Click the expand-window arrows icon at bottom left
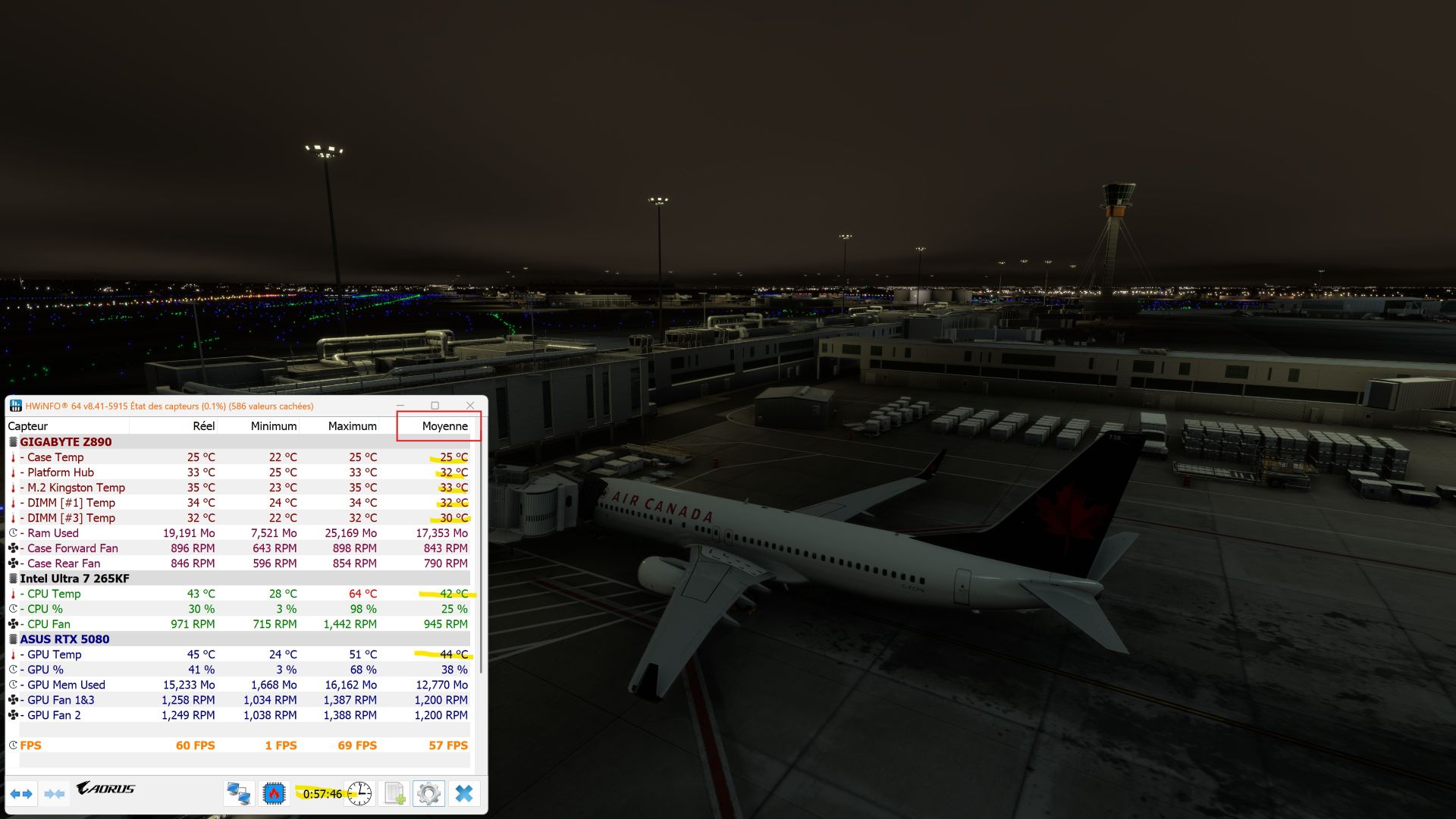1456x819 pixels. [x=21, y=793]
